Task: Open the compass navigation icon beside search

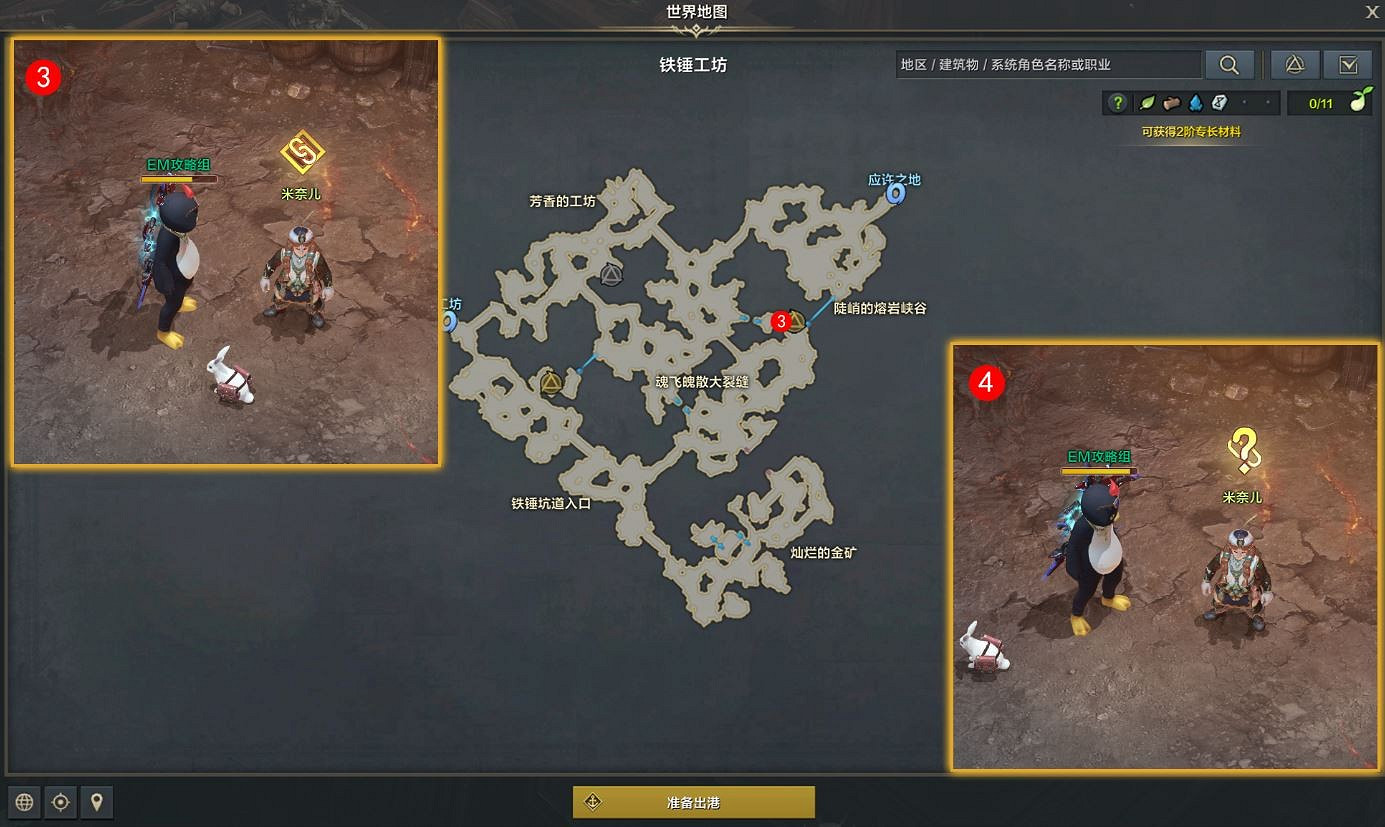Action: pos(1294,64)
